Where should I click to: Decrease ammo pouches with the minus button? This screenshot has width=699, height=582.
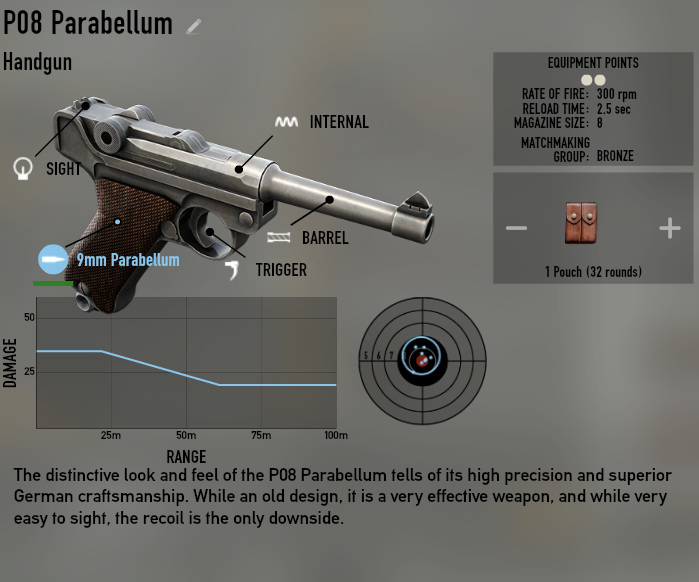tap(516, 229)
